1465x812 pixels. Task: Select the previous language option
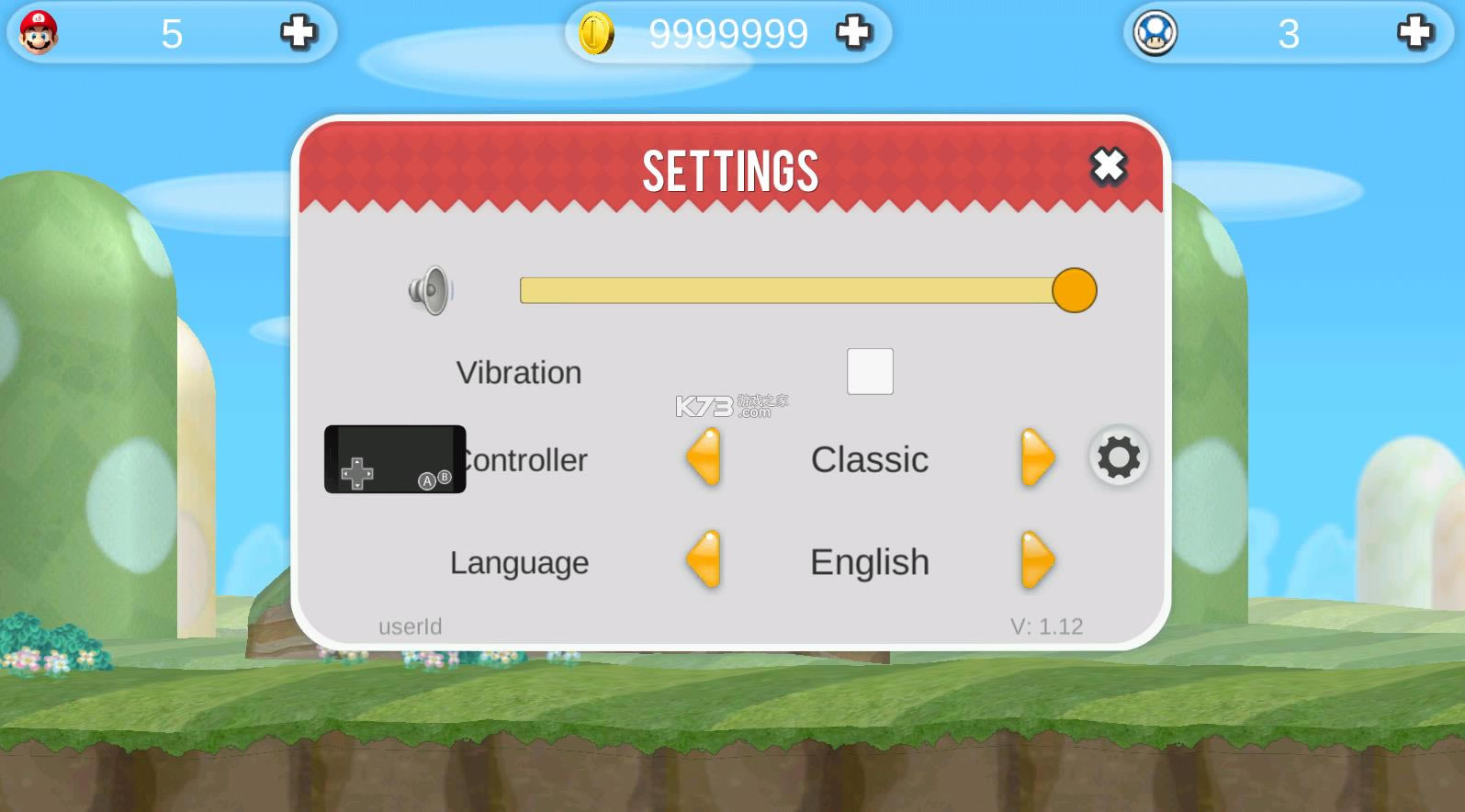coord(704,561)
